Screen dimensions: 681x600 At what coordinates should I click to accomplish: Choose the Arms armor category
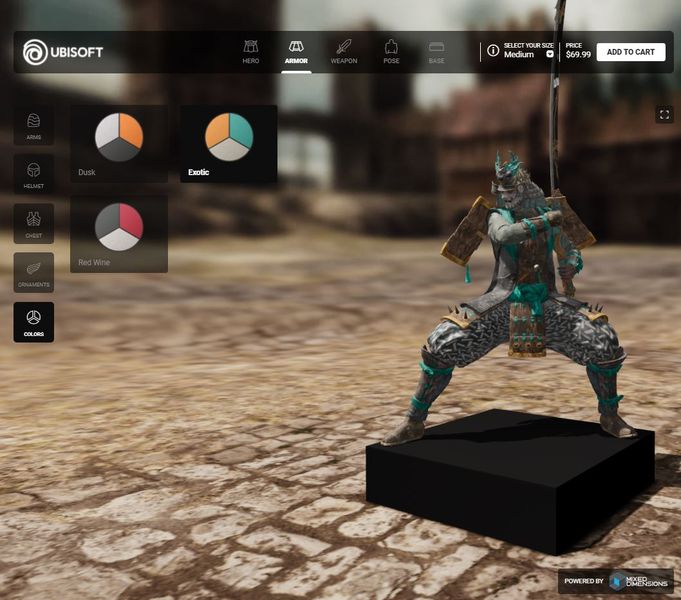[x=33, y=125]
